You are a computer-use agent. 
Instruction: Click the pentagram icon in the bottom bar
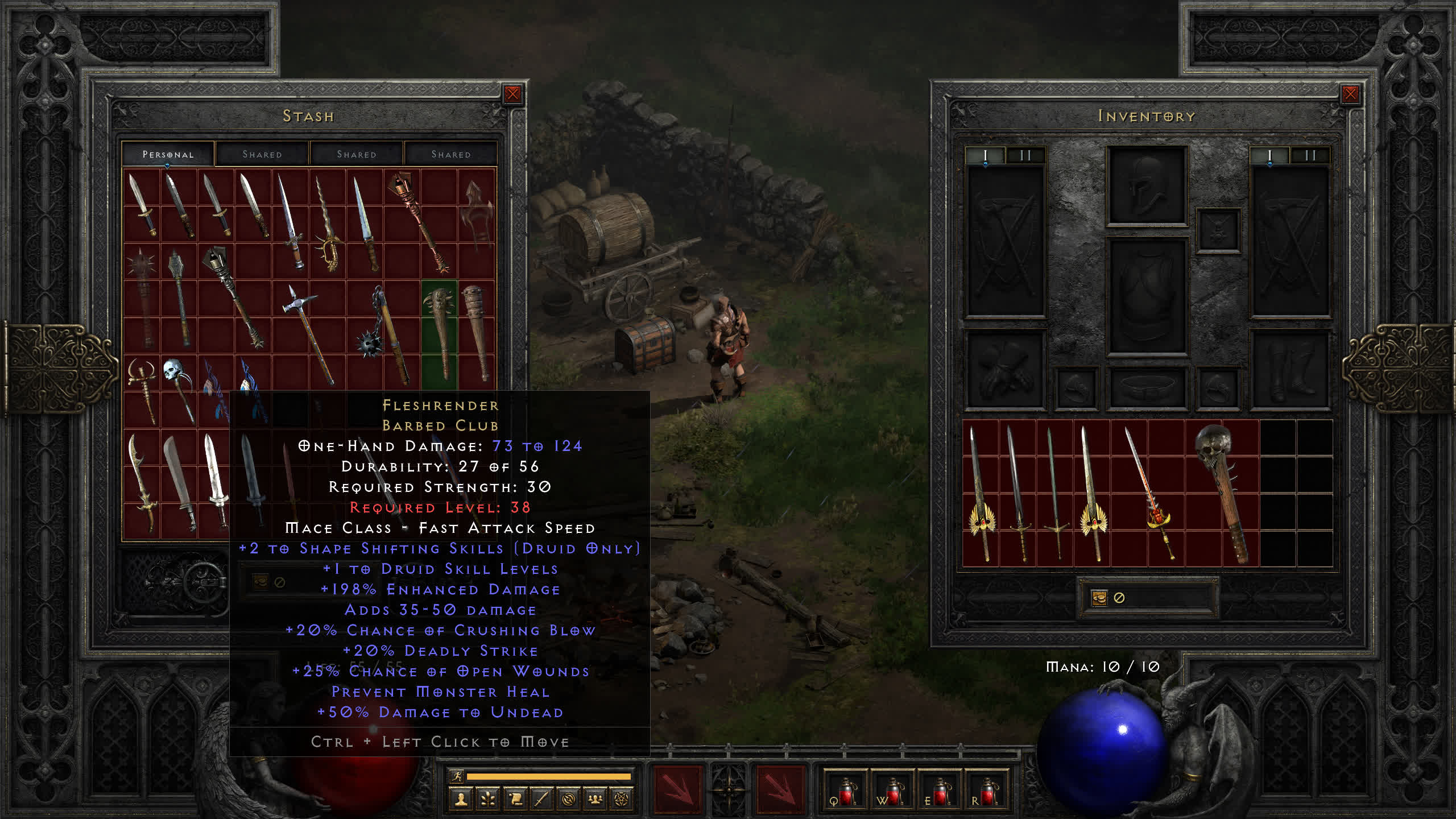pyautogui.click(x=622, y=800)
